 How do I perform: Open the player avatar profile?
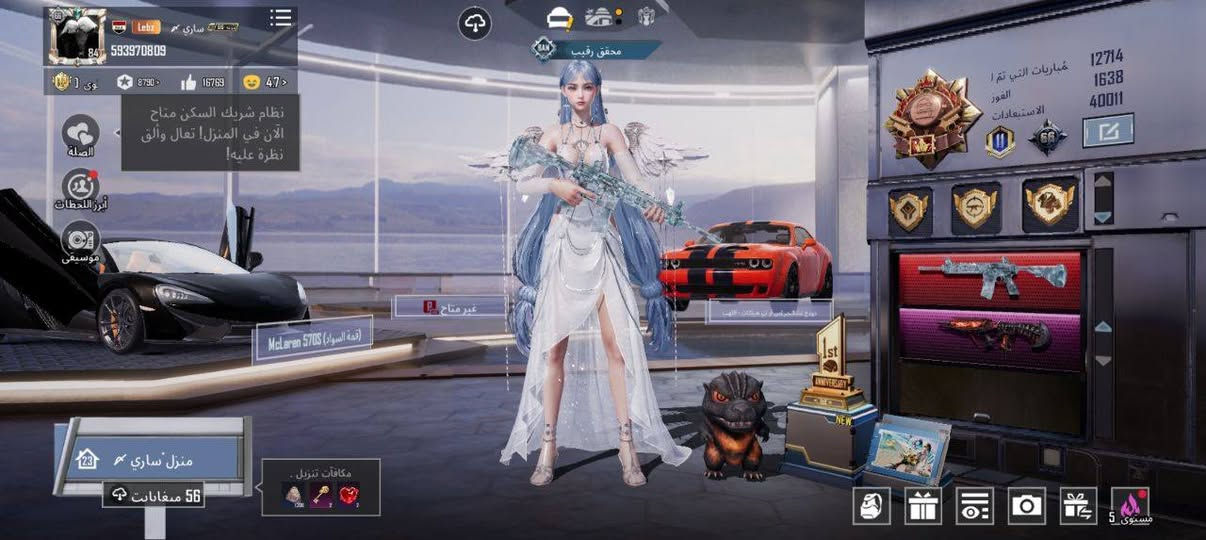[x=77, y=36]
